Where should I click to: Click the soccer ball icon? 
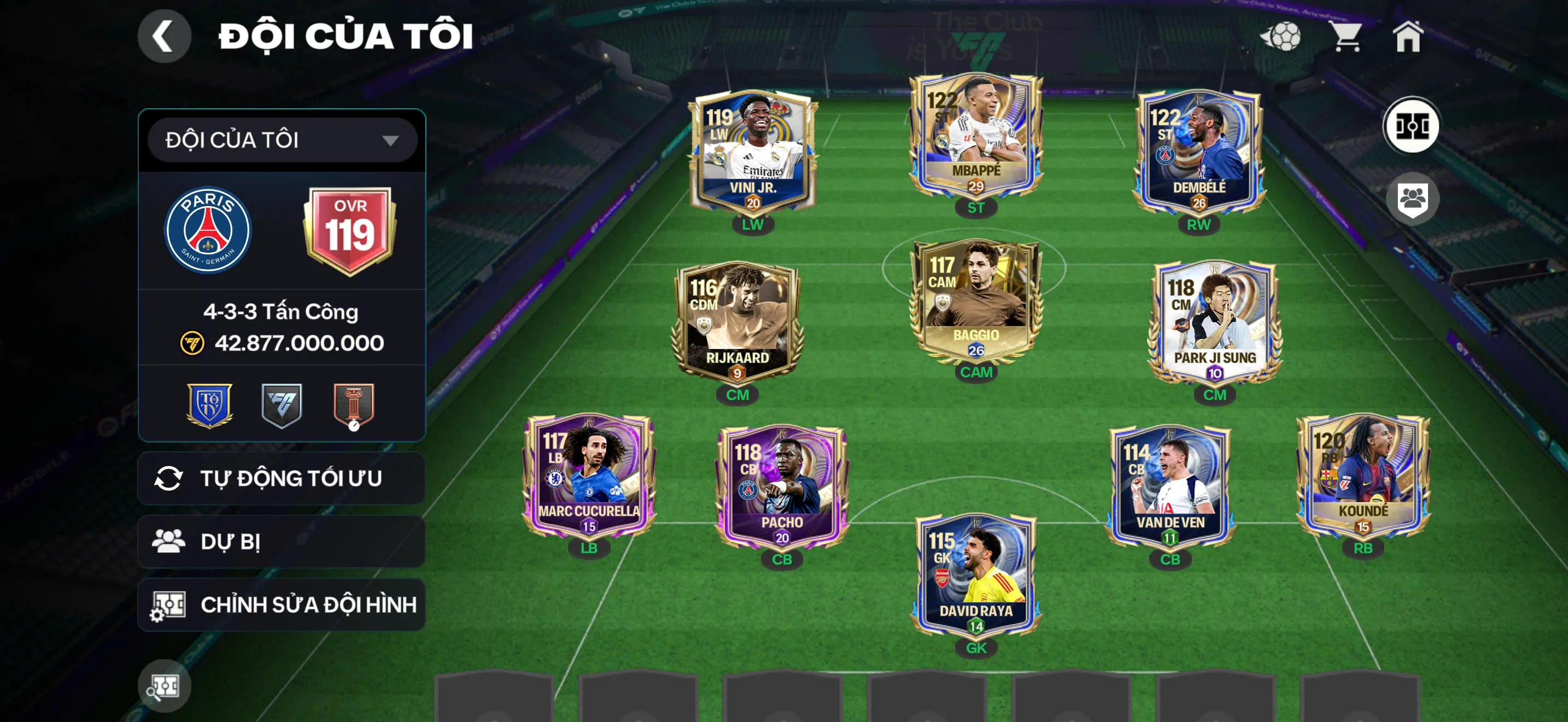tap(1282, 37)
